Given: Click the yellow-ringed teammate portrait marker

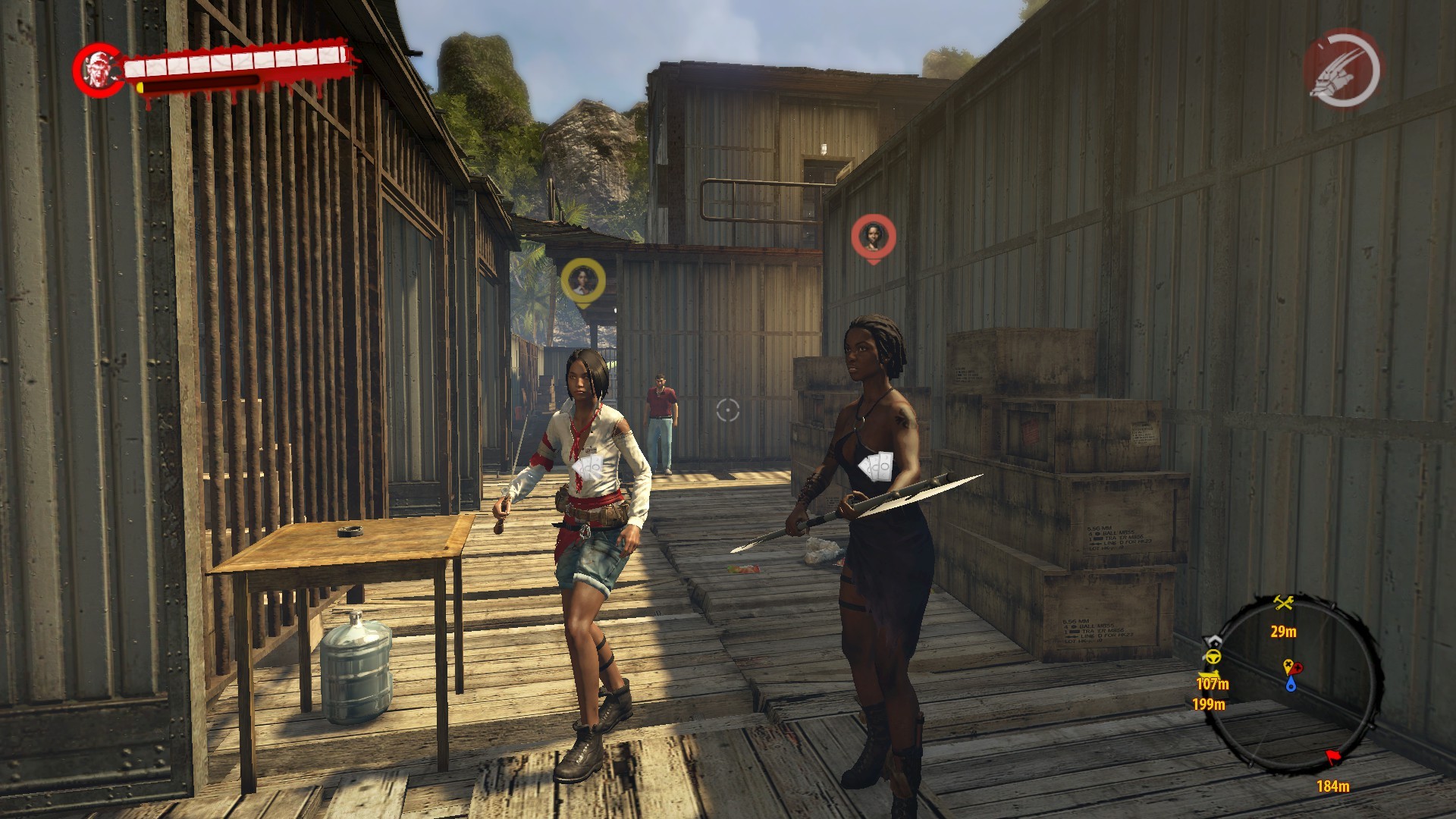Looking at the screenshot, I should tap(582, 281).
